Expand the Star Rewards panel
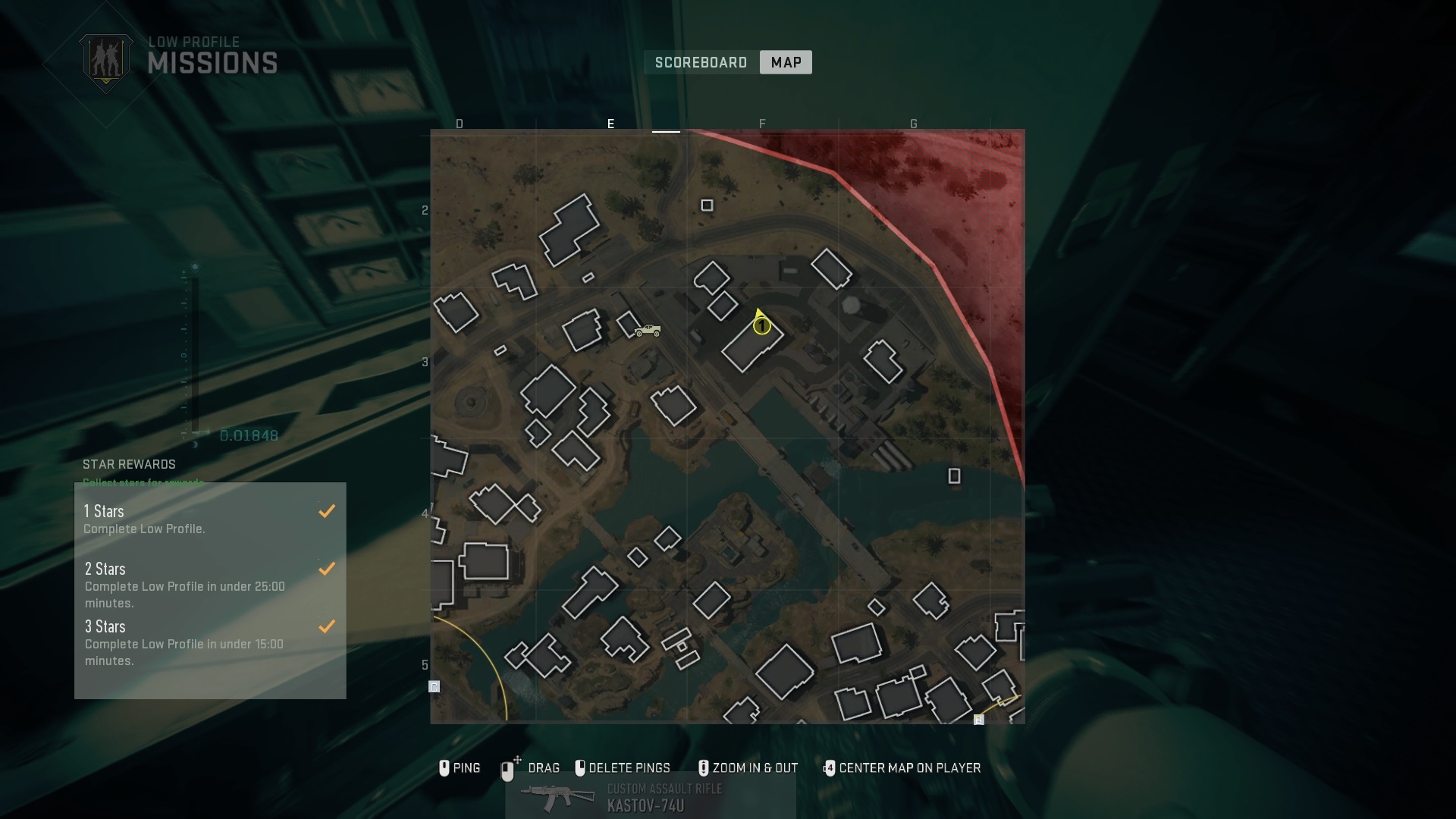This screenshot has height=819, width=1456. (x=129, y=465)
